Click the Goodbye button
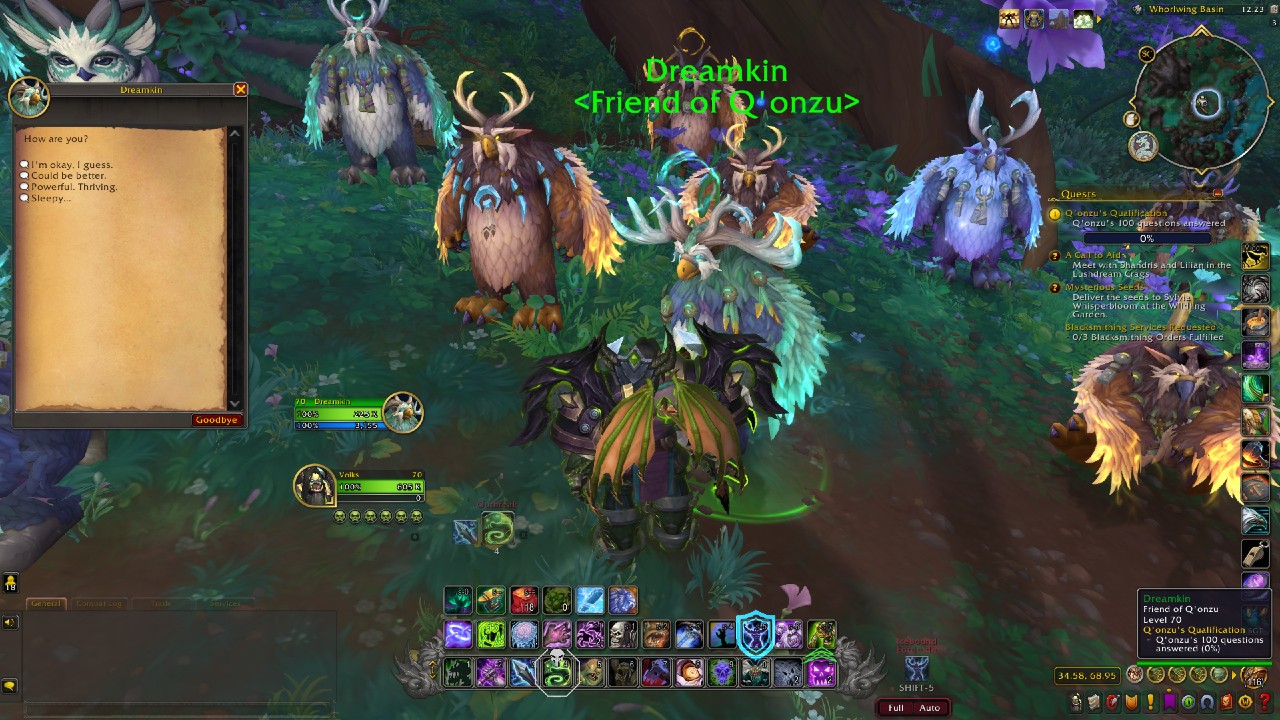 click(217, 419)
